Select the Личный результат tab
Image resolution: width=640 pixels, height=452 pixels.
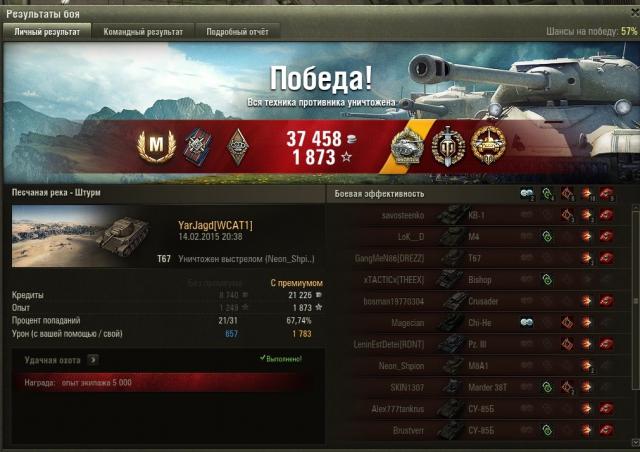coord(46,32)
